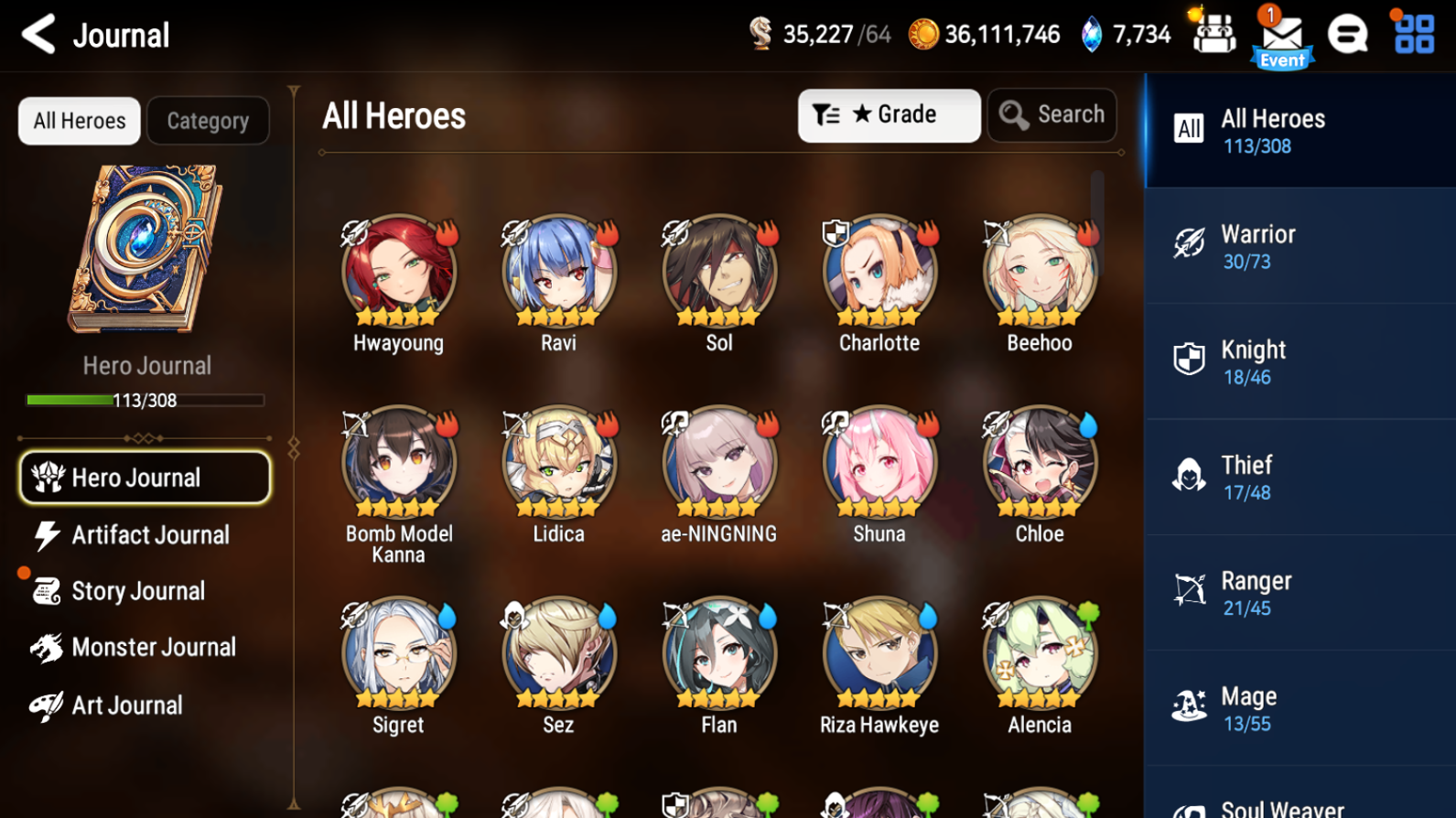Viewport: 1456px width, 818px height.
Task: Open the gift inventory icon in the top bar
Action: 1213,35
